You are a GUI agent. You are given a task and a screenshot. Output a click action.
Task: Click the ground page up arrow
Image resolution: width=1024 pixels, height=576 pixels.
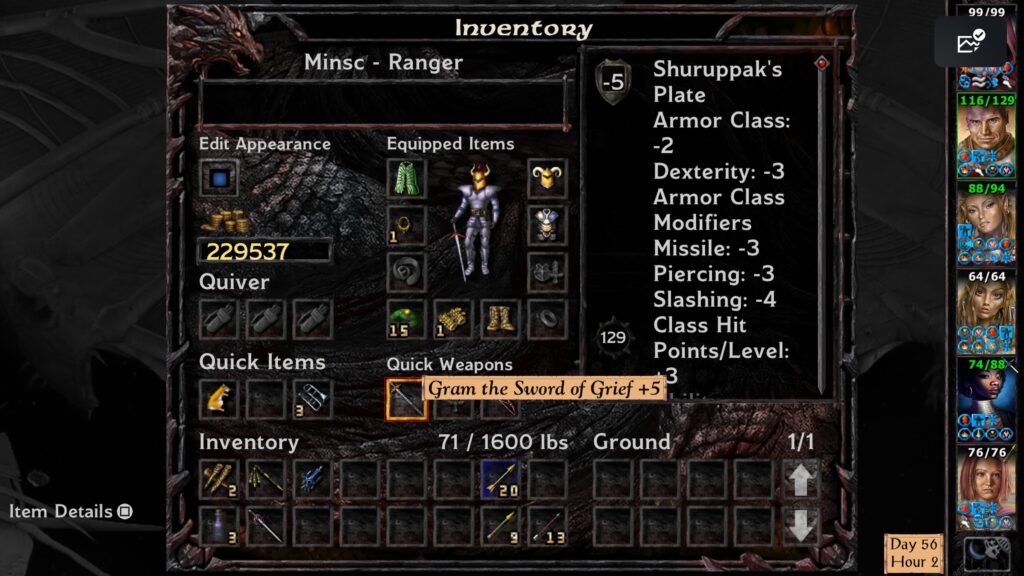[802, 480]
